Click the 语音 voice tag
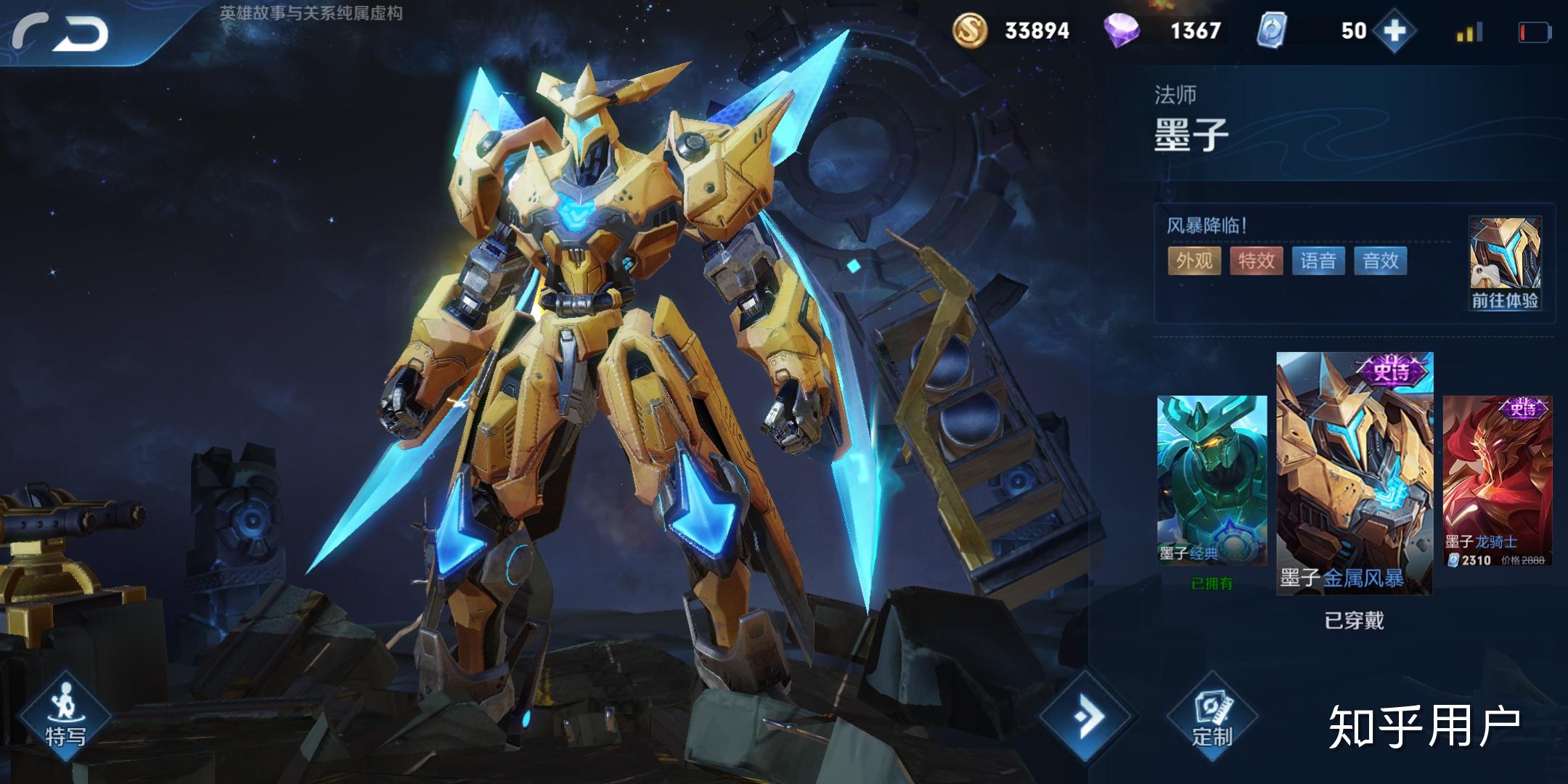 click(1318, 261)
